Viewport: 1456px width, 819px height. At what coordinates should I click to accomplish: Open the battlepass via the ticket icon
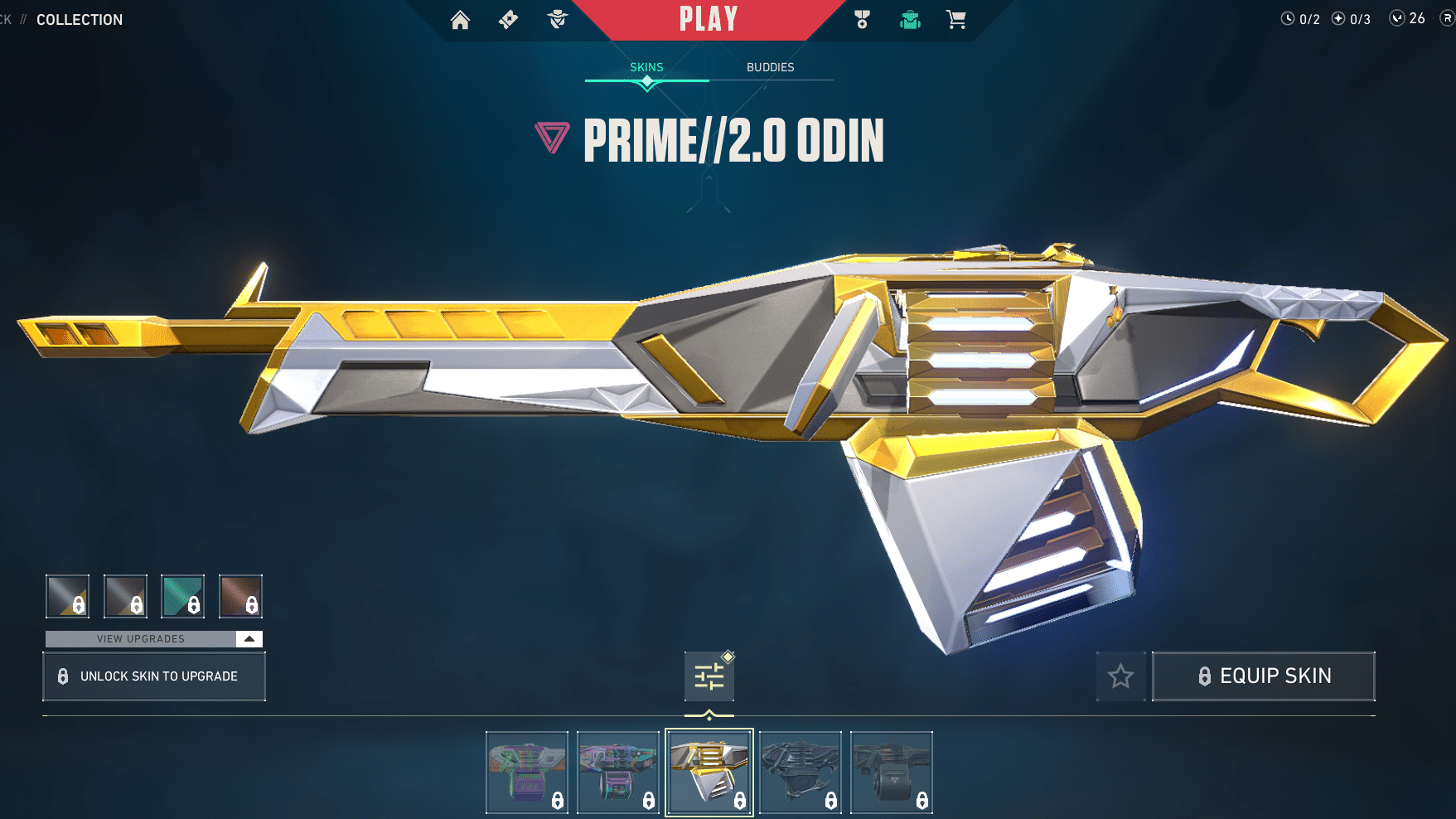[x=508, y=18]
